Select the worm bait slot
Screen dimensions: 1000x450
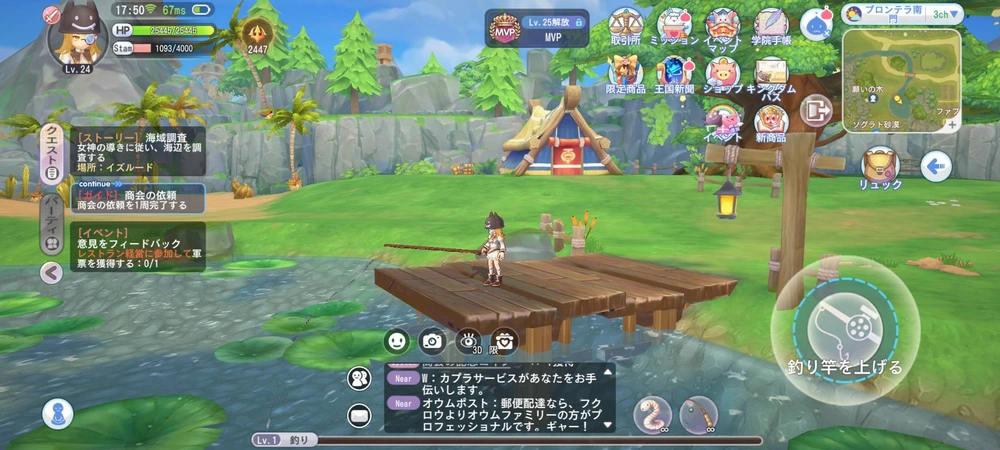[x=652, y=414]
